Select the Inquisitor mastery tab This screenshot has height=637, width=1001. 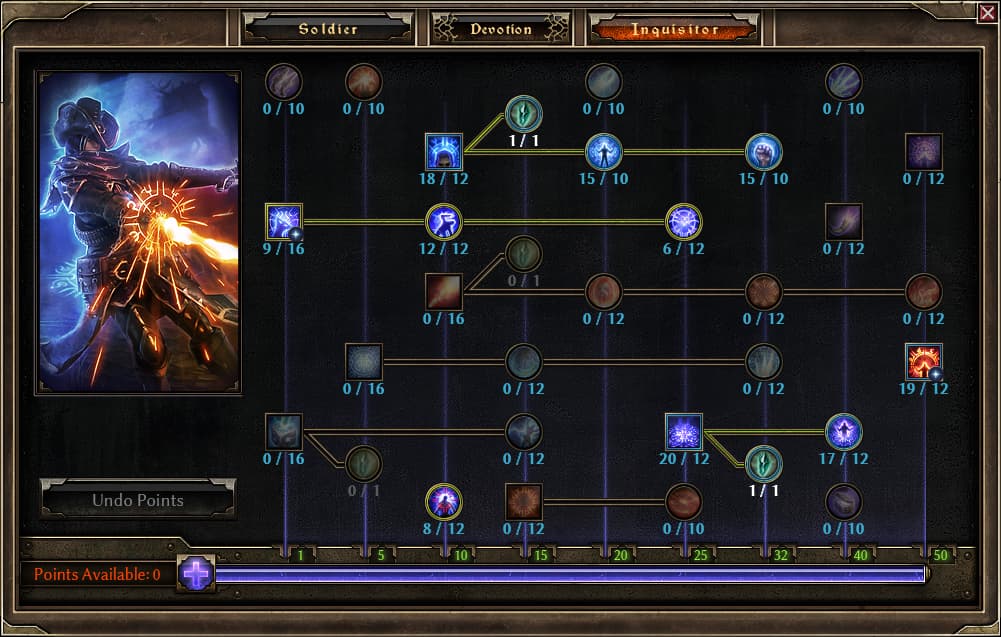pos(674,28)
